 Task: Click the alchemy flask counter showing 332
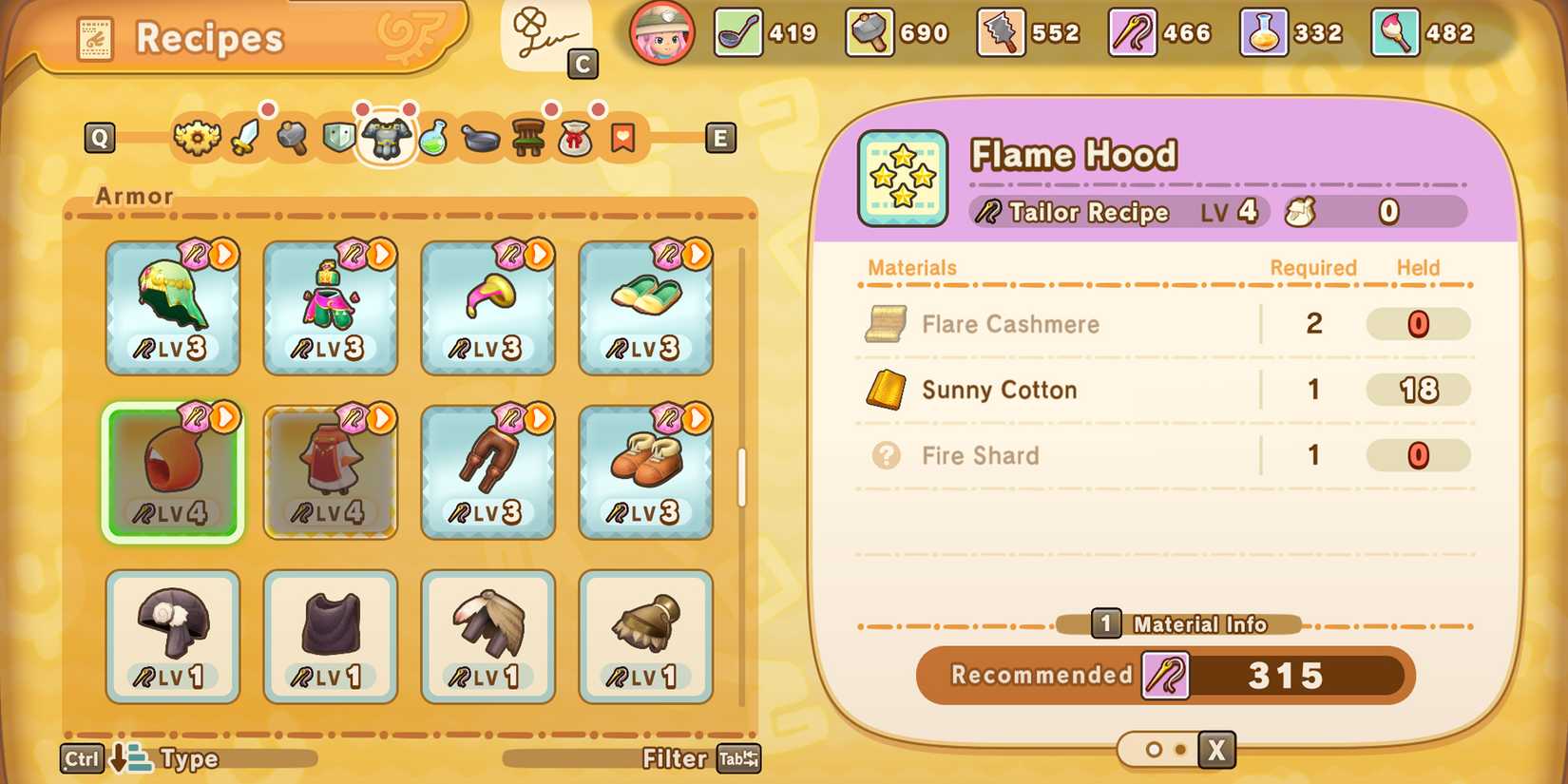pos(1264,32)
